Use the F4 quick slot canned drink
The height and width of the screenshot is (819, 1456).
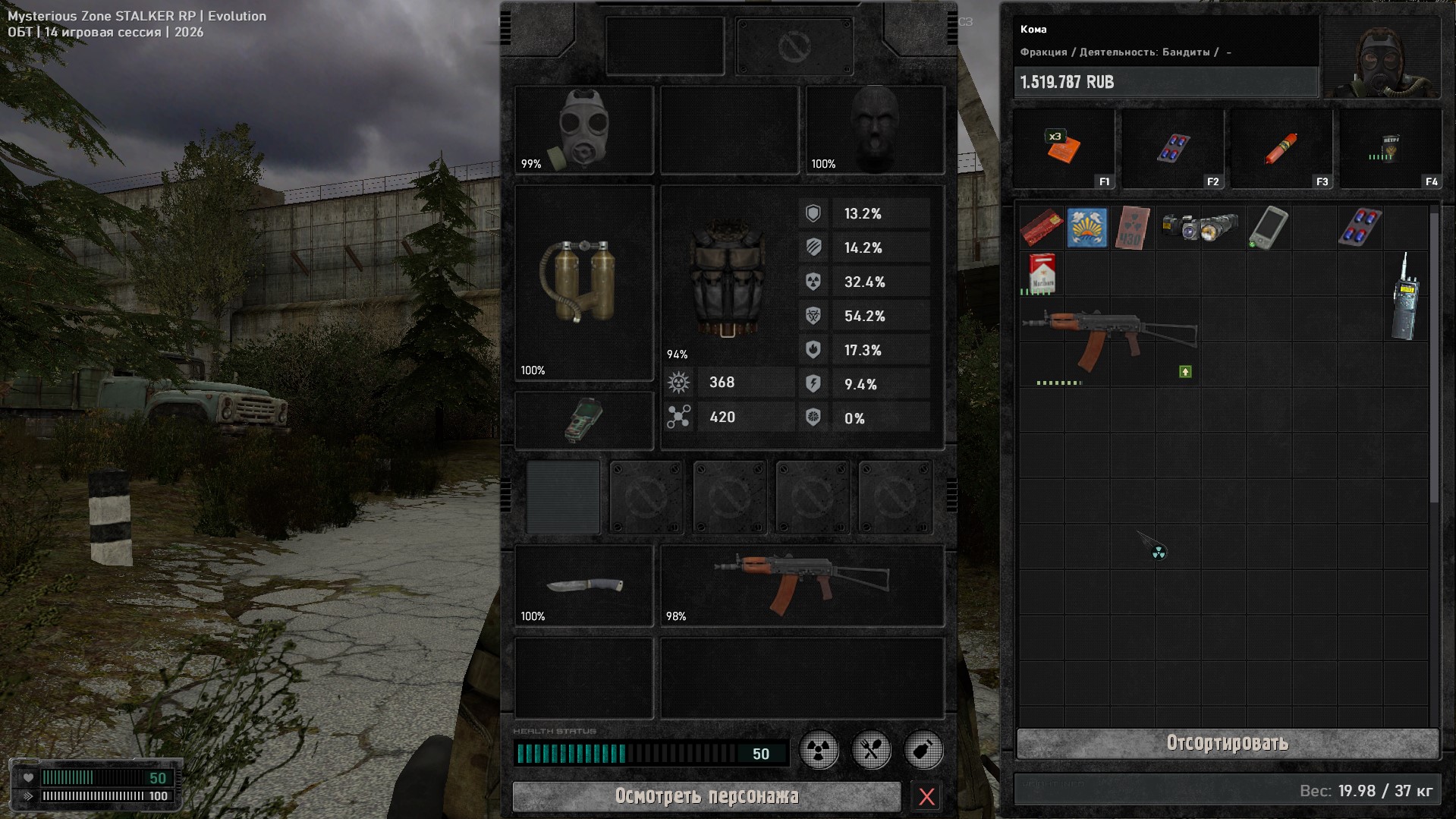tap(1389, 149)
